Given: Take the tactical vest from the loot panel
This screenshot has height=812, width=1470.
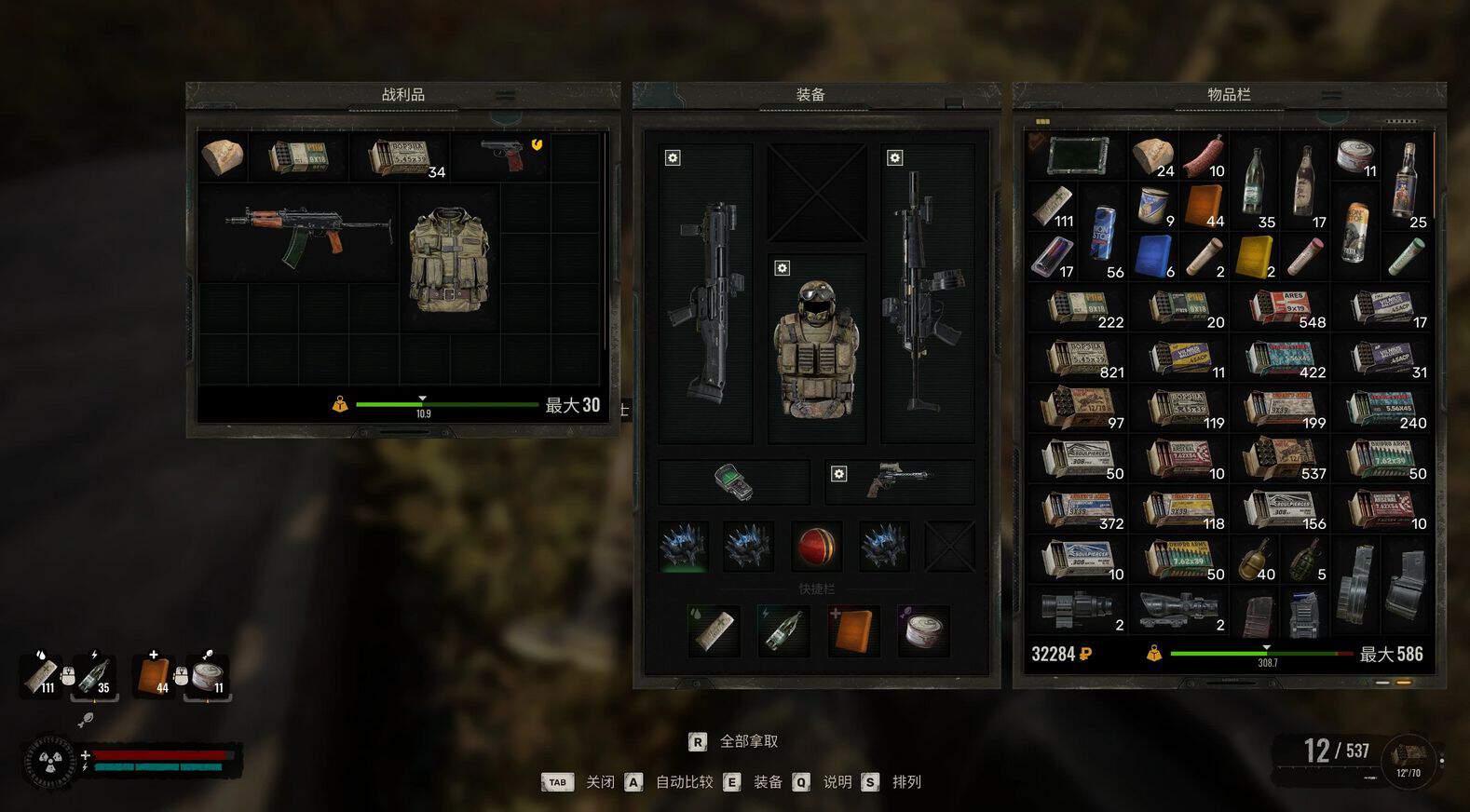Looking at the screenshot, I should click(449, 258).
